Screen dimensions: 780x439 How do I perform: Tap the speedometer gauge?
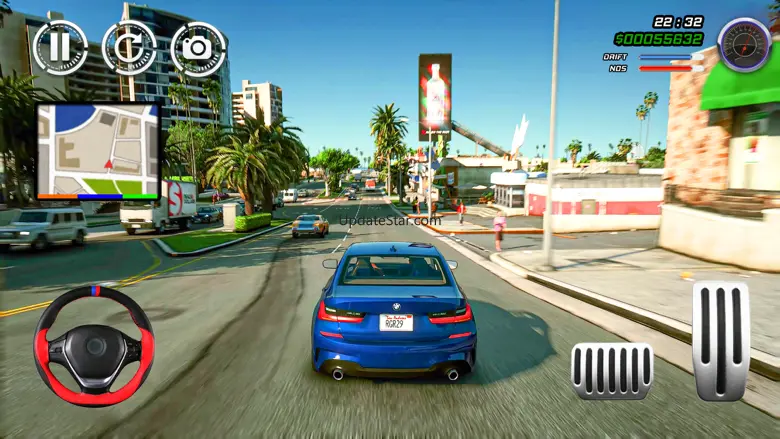click(744, 45)
